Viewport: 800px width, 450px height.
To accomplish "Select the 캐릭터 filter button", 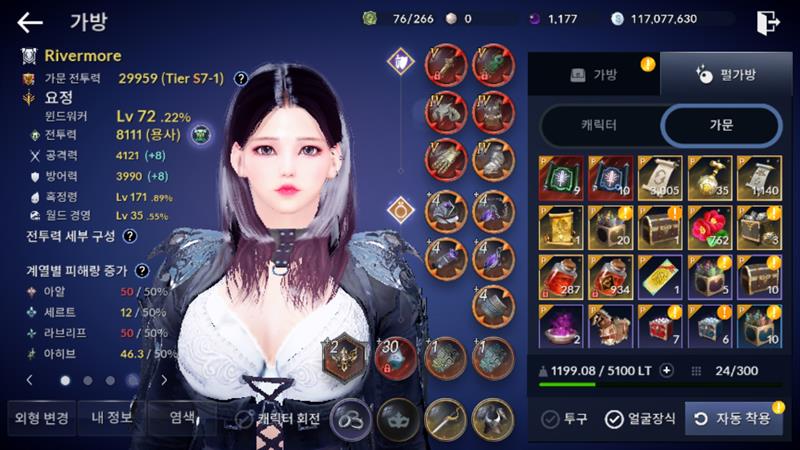I will click(x=600, y=125).
